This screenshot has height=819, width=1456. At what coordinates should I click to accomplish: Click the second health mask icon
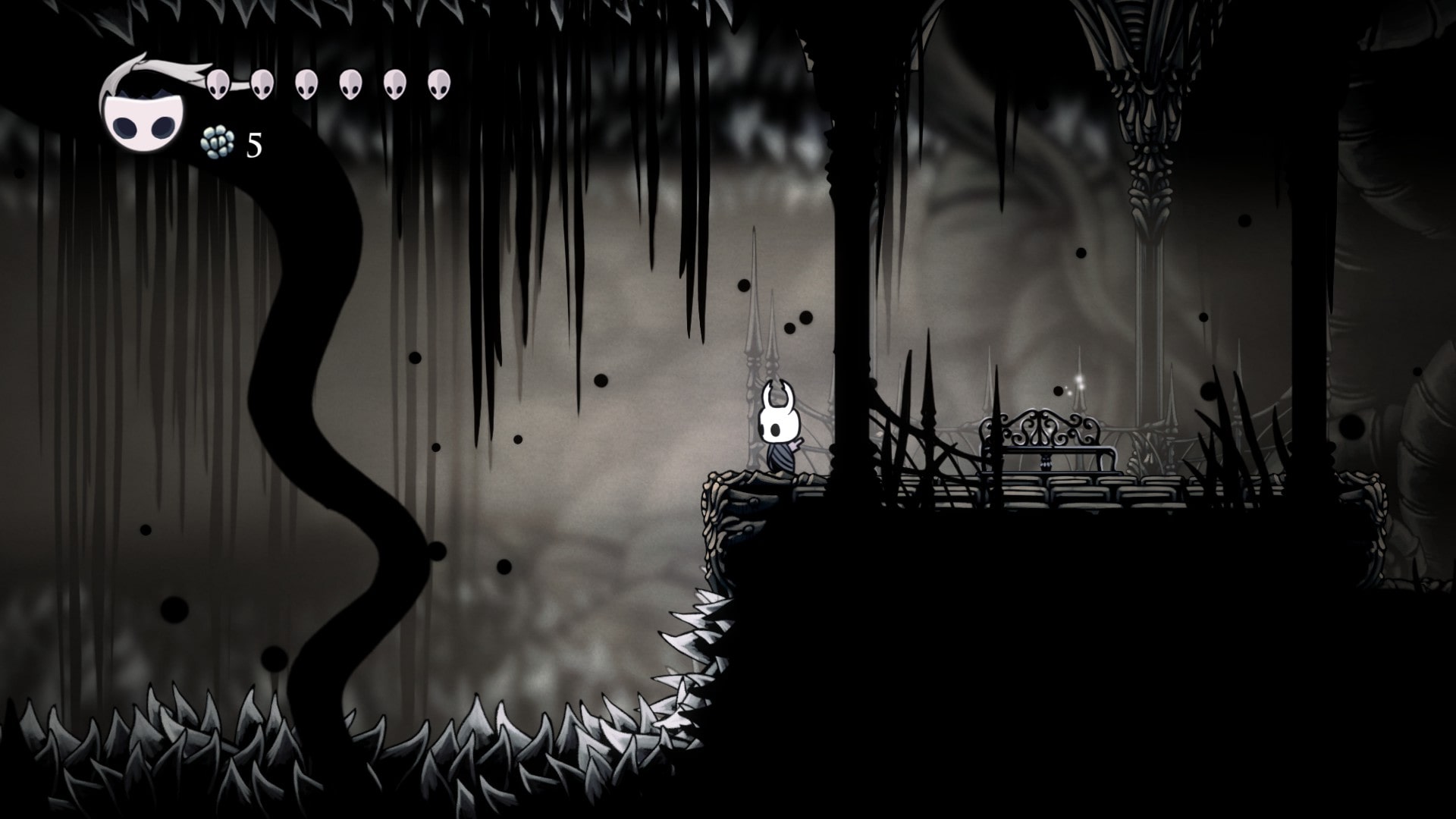262,83
